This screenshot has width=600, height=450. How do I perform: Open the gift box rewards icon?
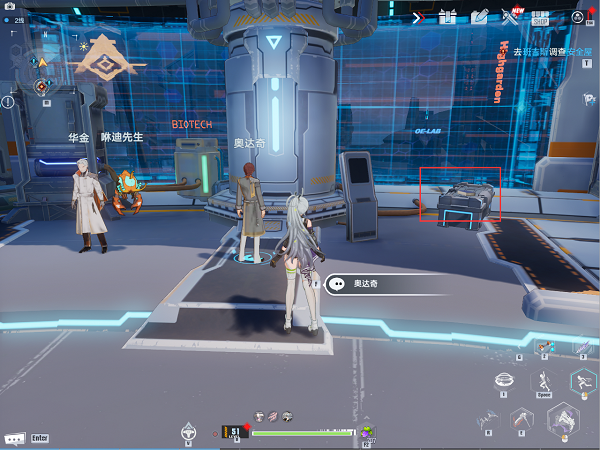(446, 16)
